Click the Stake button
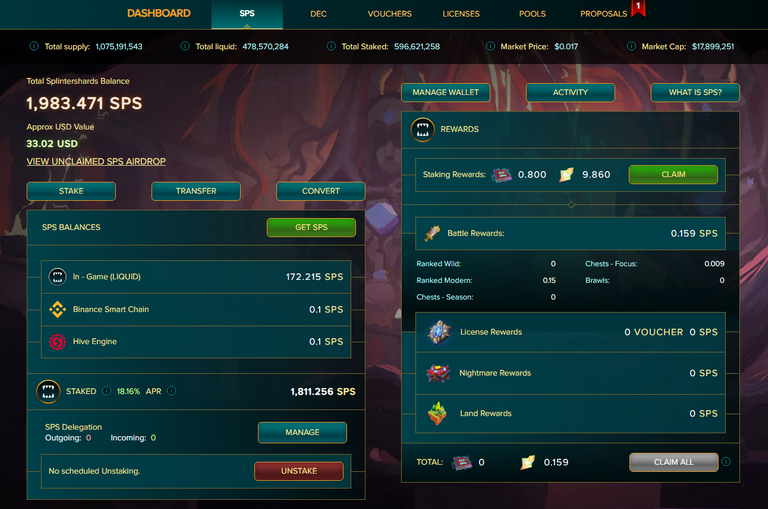 coord(71,191)
